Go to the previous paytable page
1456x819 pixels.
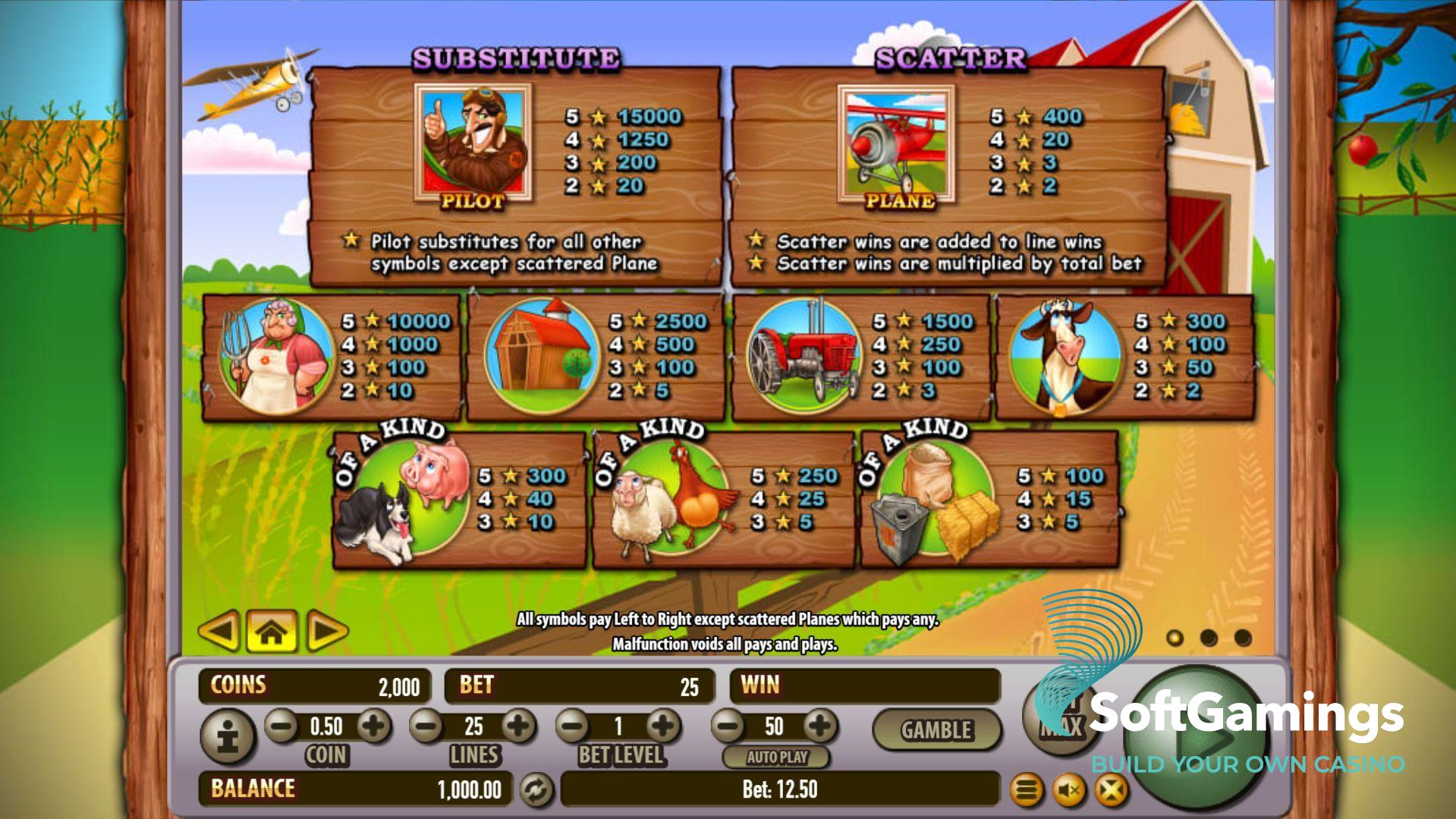219,630
